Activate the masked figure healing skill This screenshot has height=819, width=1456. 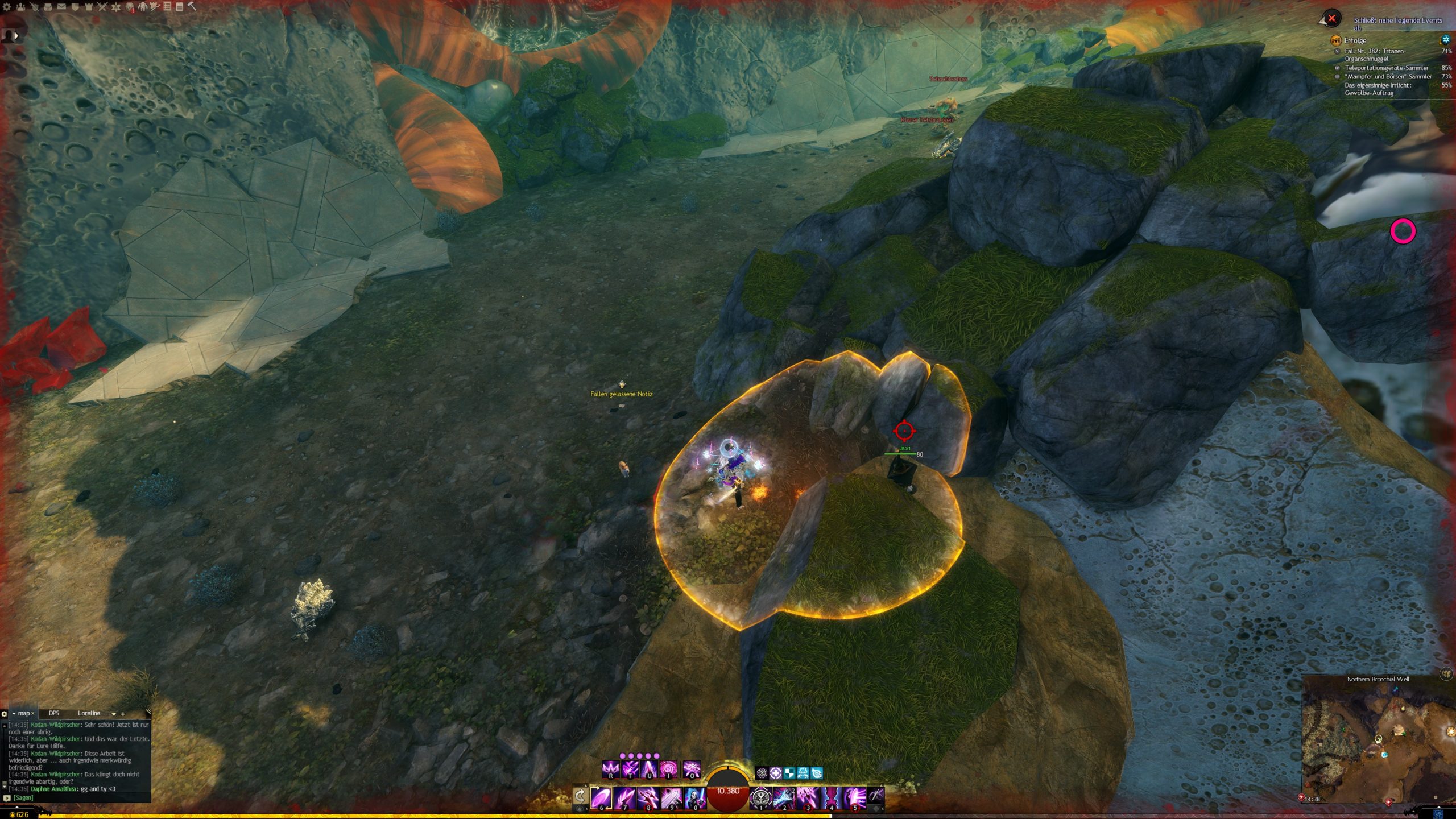[695, 798]
